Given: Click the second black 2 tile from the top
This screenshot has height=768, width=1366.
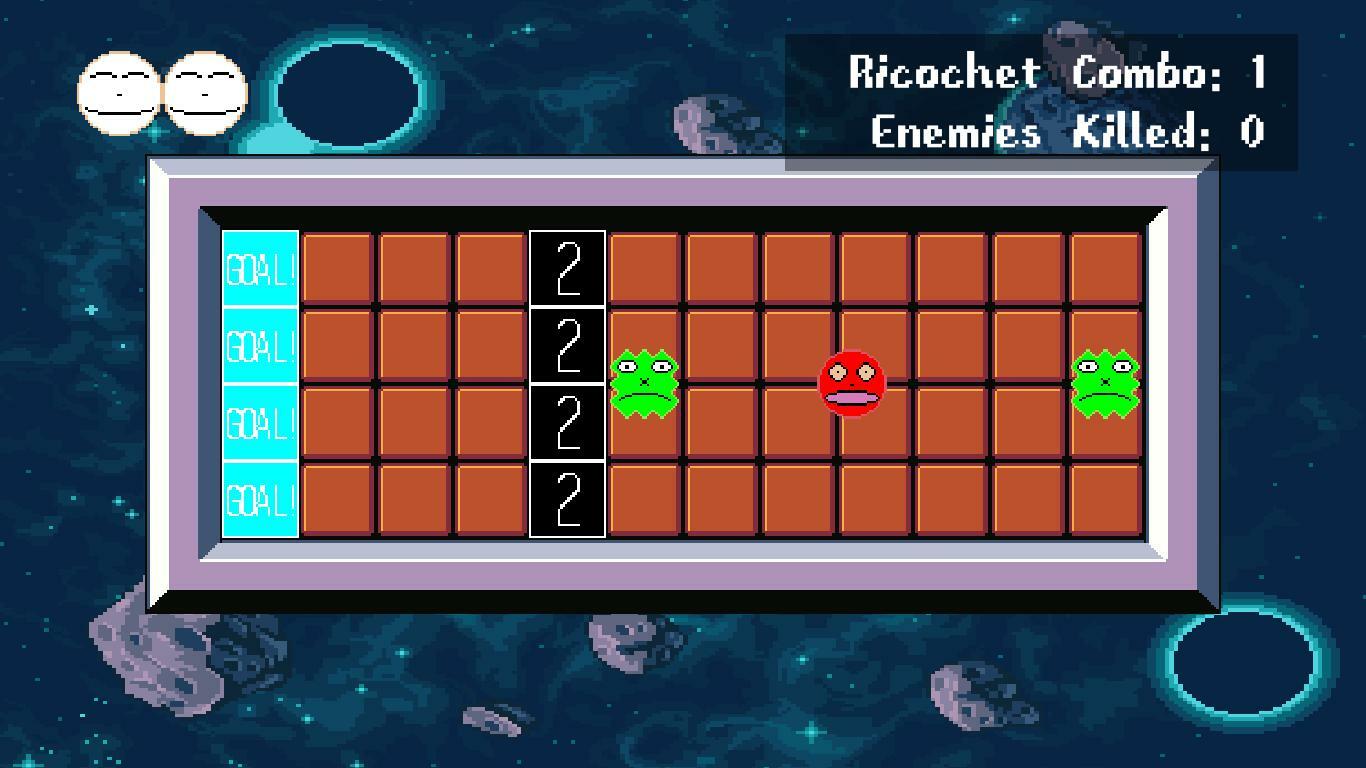Looking at the screenshot, I should (x=567, y=343).
